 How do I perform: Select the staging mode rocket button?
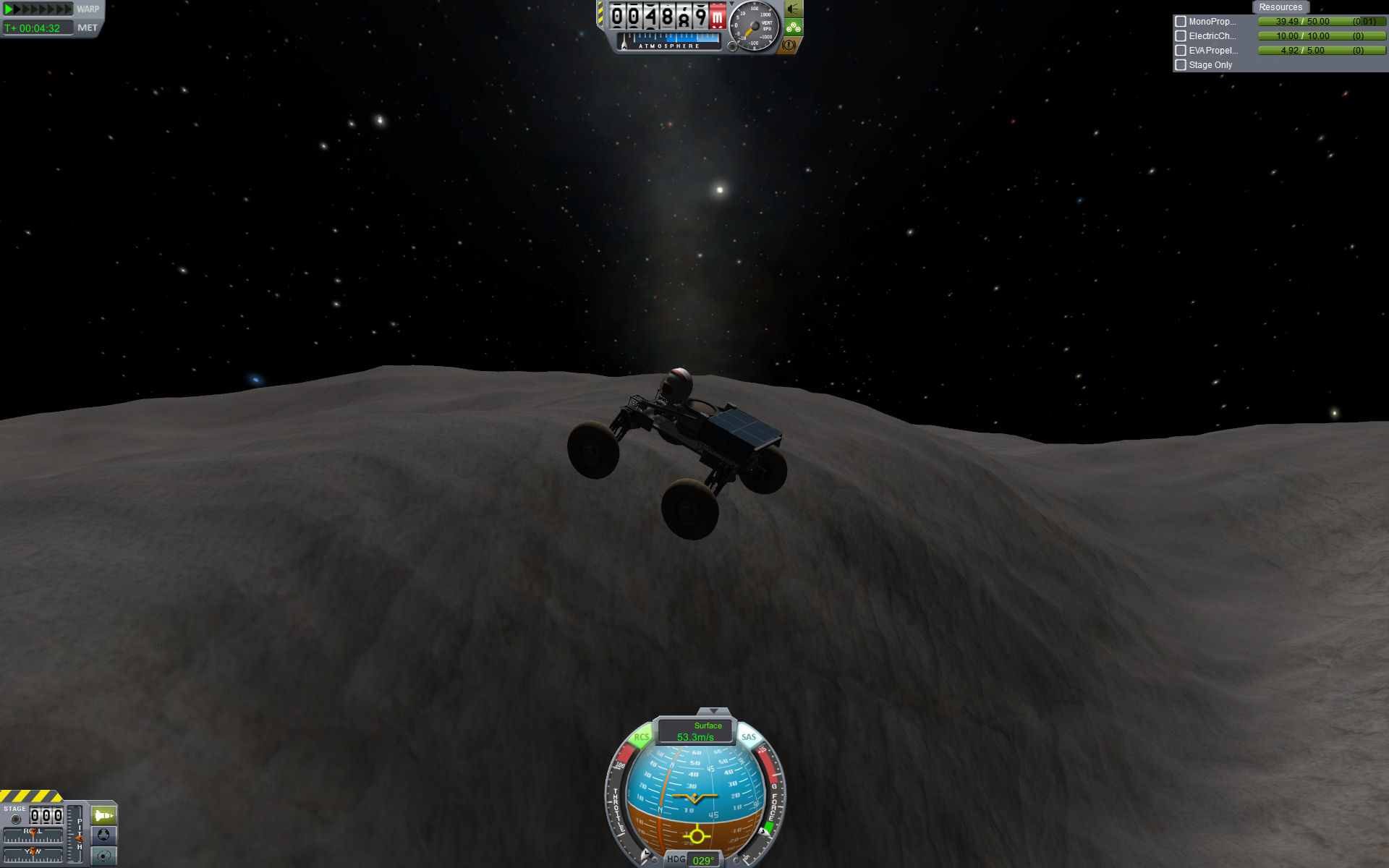tap(103, 816)
